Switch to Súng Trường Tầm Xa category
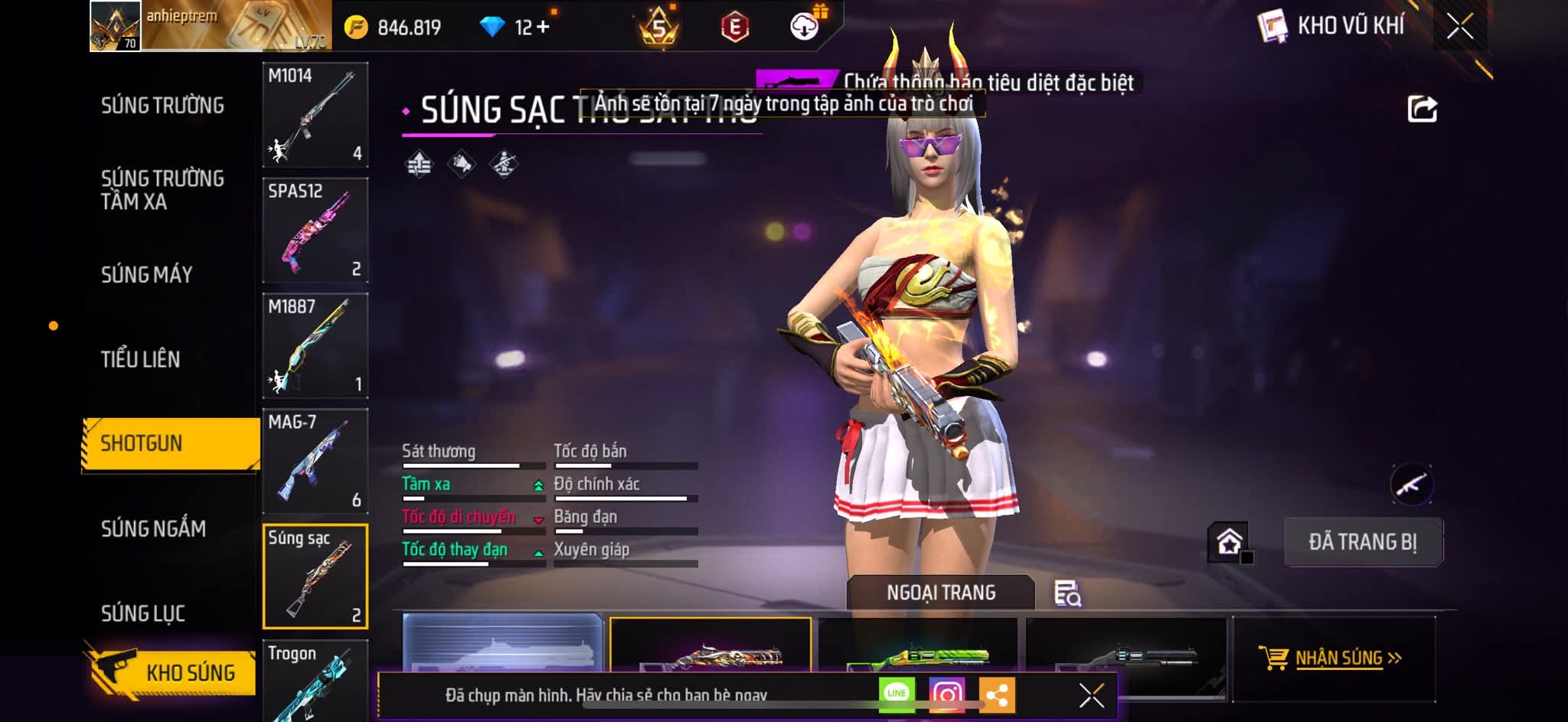 click(x=162, y=190)
